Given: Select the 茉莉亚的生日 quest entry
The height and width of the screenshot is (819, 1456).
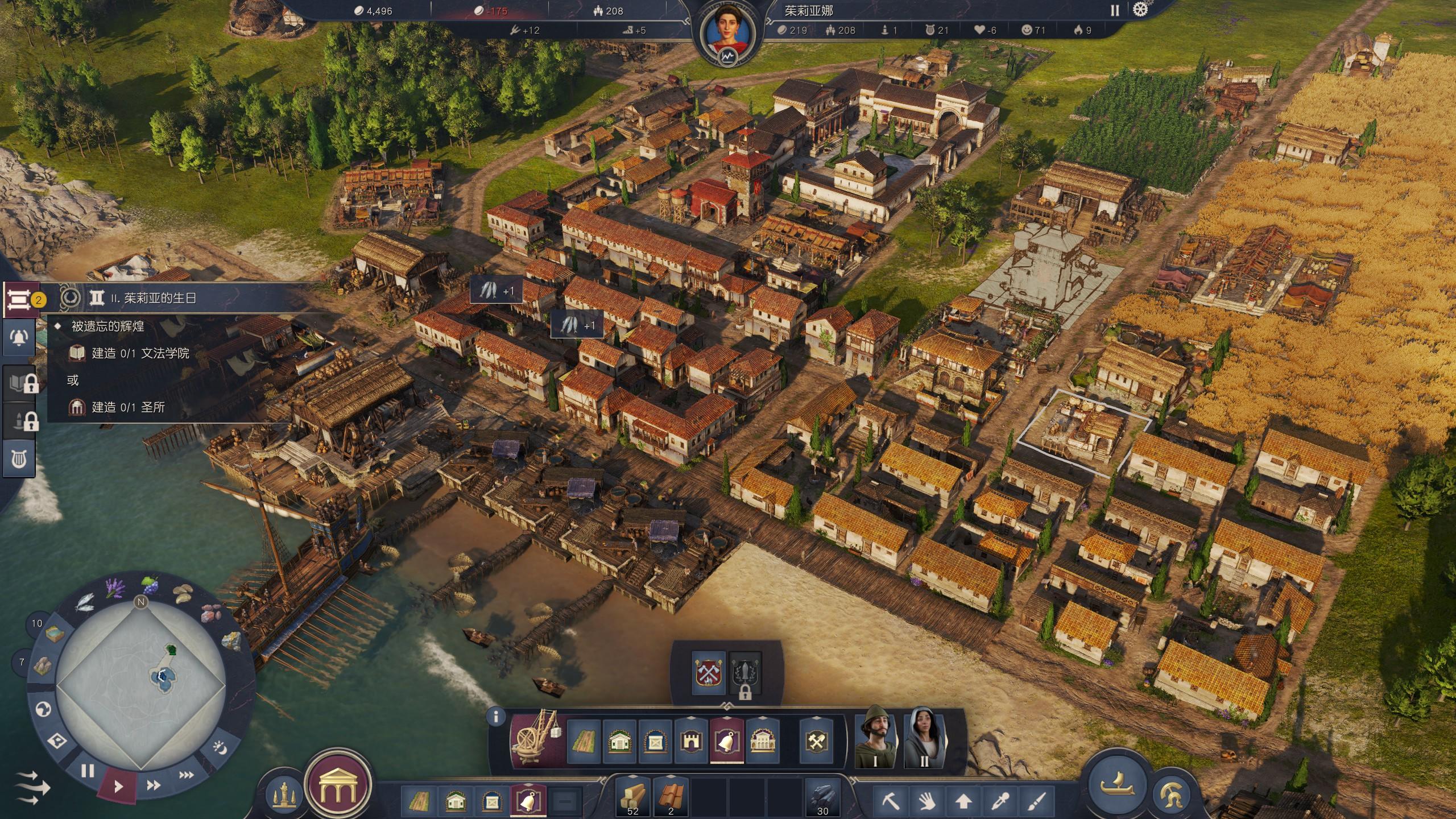Looking at the screenshot, I should click(159, 298).
